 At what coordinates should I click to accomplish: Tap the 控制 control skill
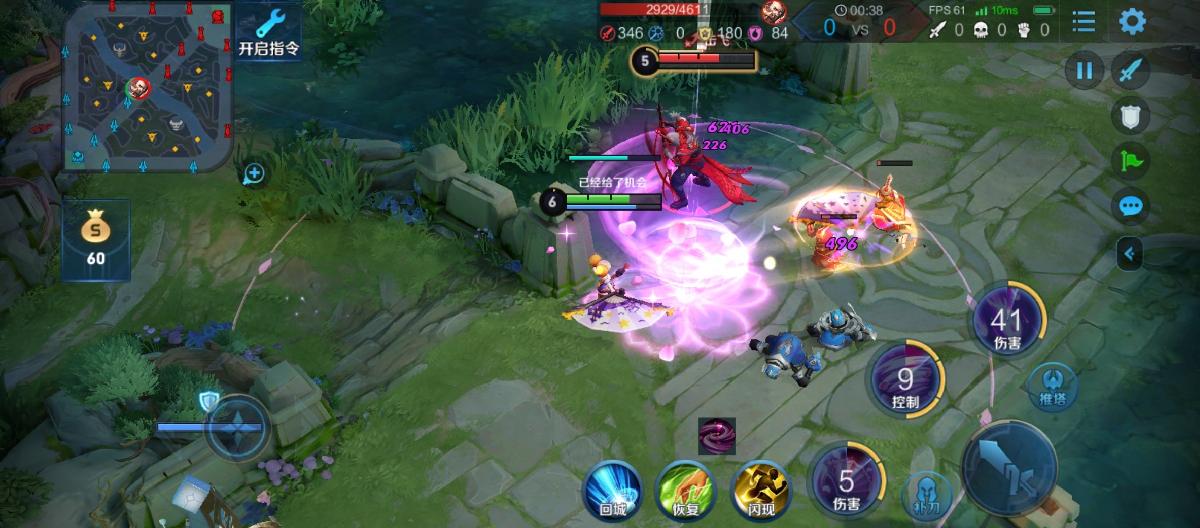coord(906,378)
